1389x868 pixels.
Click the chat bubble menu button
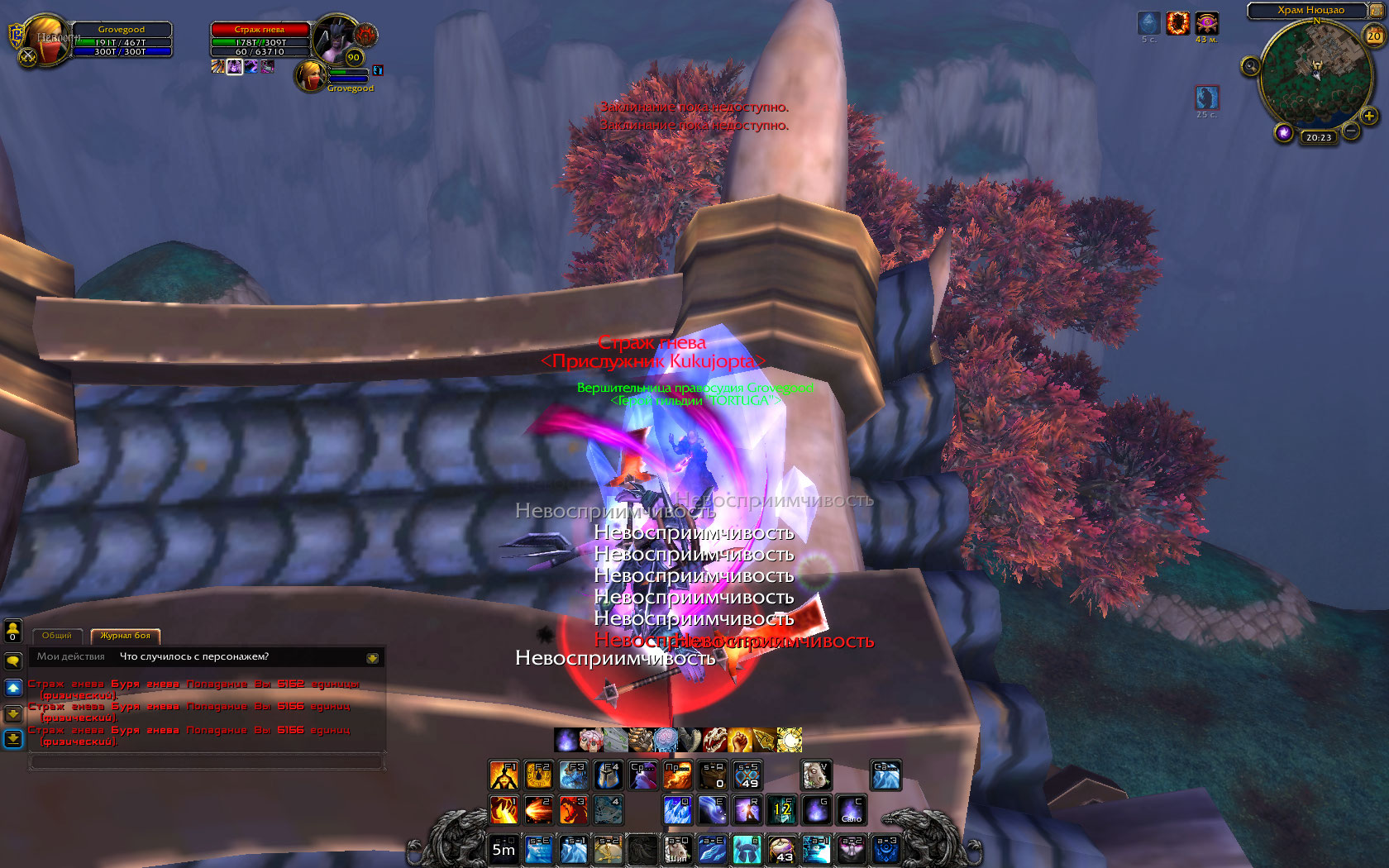point(13,661)
